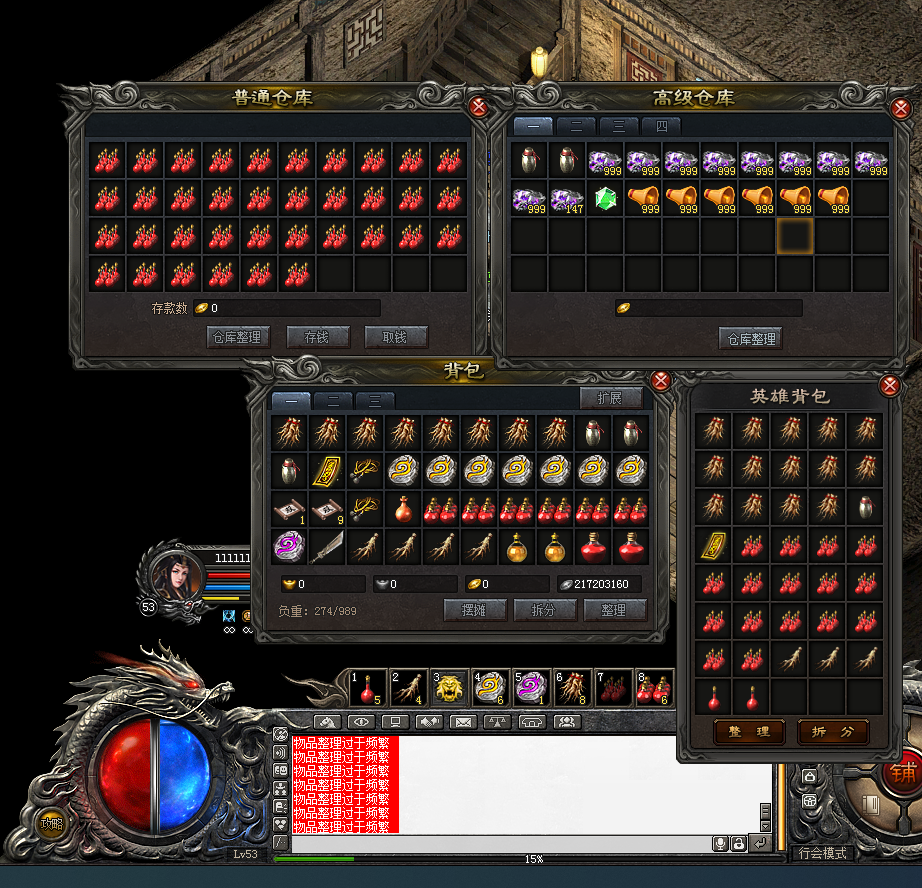Select the green gem in 高级仓库

coord(604,198)
